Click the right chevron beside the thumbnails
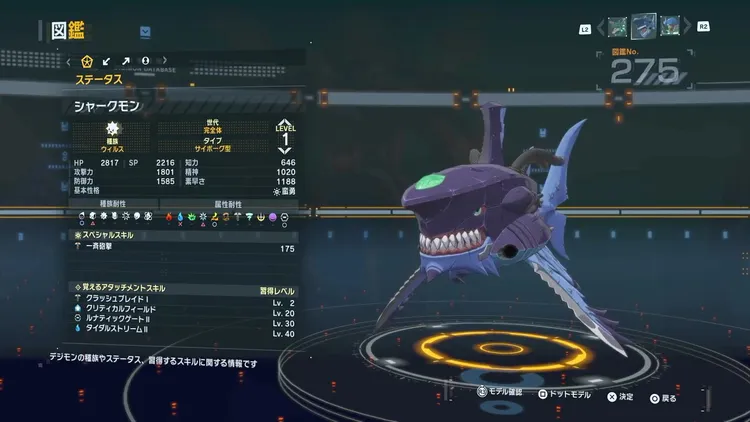This screenshot has height=422, width=750. coord(688,25)
